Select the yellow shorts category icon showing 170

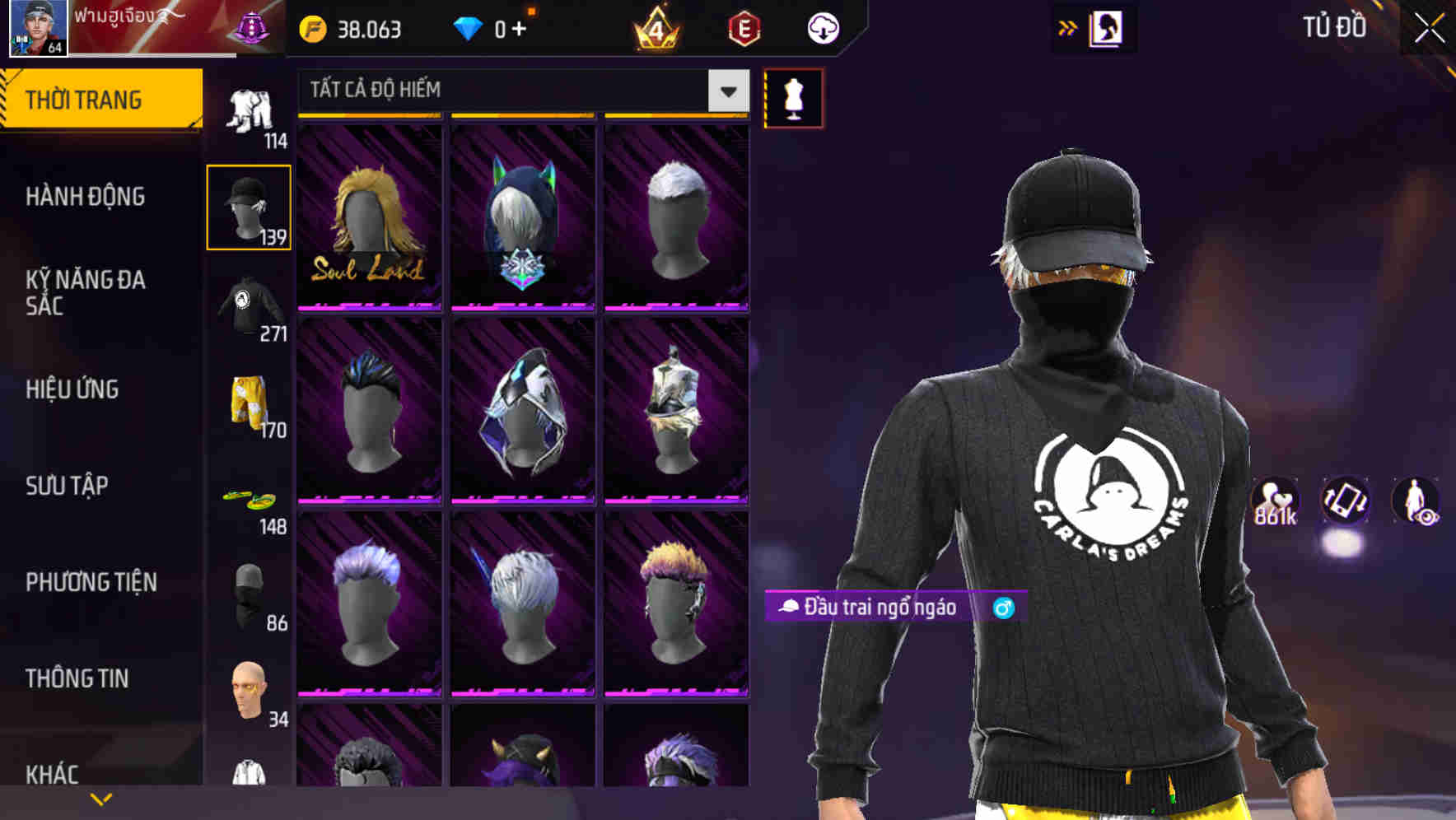[x=249, y=403]
